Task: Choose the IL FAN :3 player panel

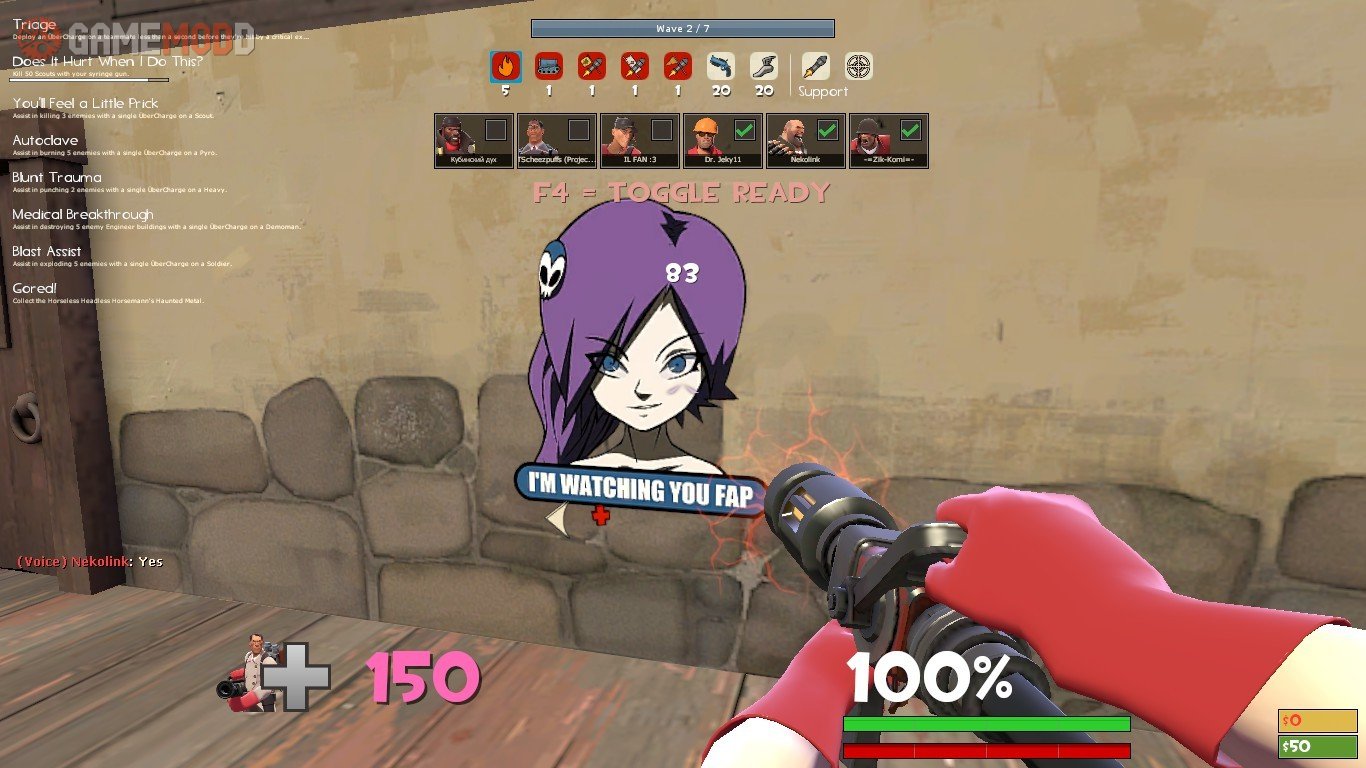Action: click(x=640, y=140)
